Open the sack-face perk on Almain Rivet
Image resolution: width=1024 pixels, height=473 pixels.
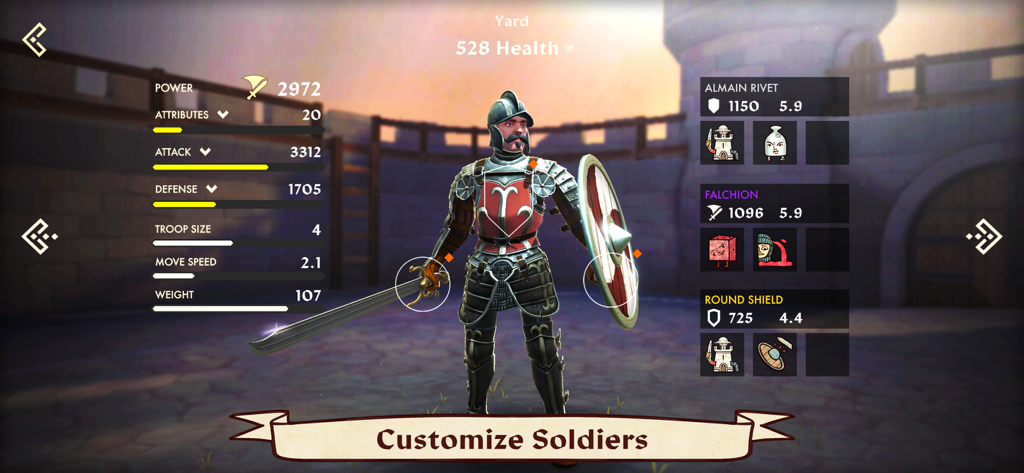pos(775,143)
